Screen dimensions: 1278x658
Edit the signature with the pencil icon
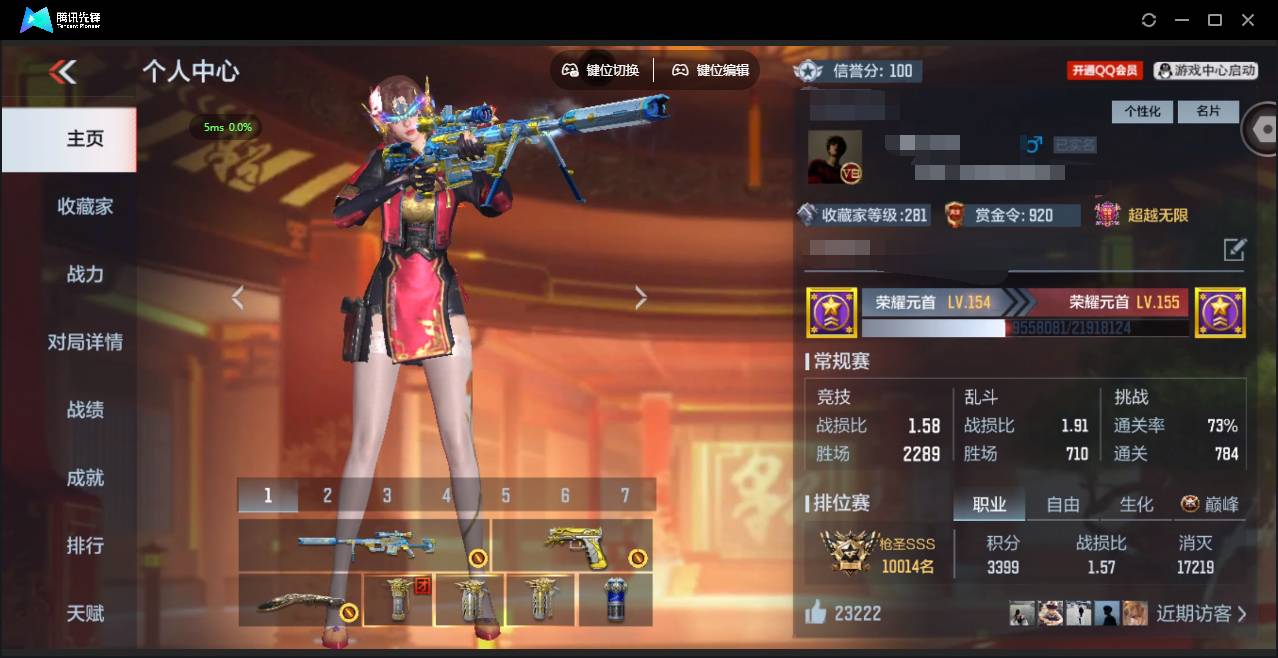coord(1235,249)
